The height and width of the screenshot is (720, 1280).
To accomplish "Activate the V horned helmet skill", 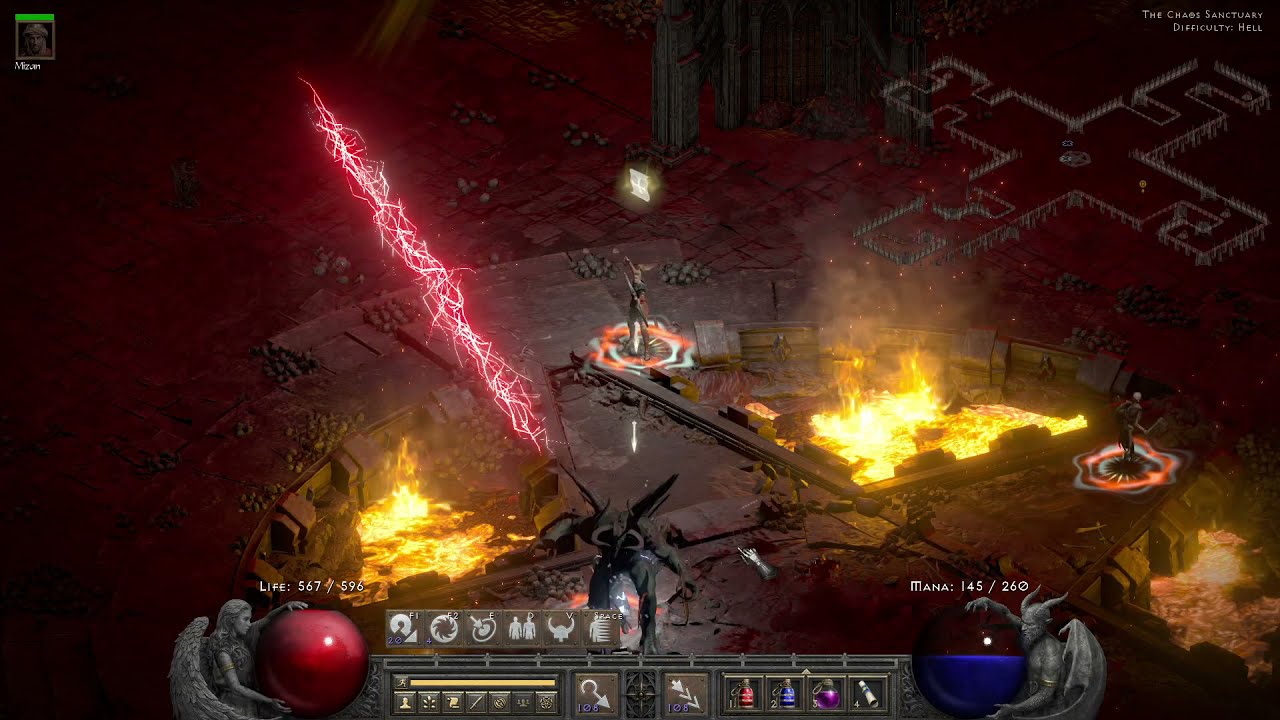I will pyautogui.click(x=560, y=628).
